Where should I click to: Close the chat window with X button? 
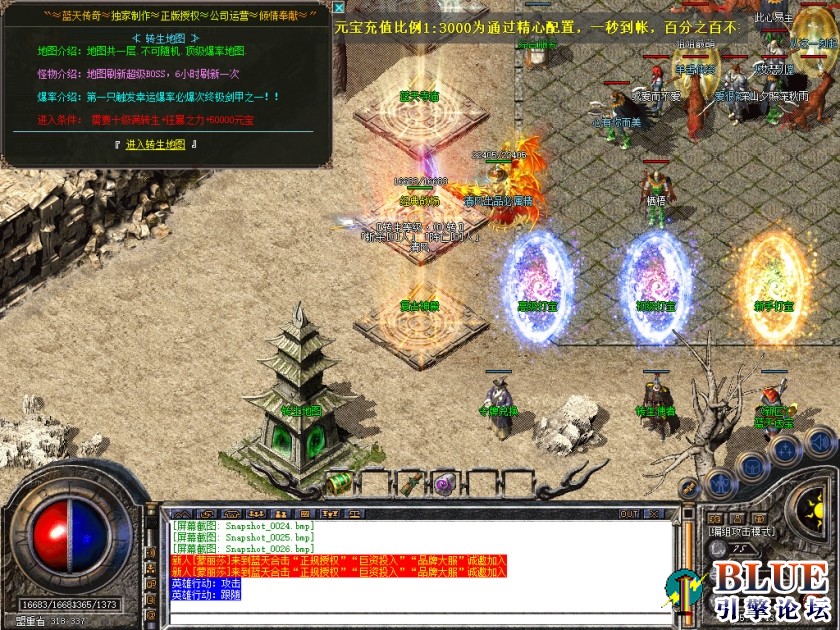655,514
